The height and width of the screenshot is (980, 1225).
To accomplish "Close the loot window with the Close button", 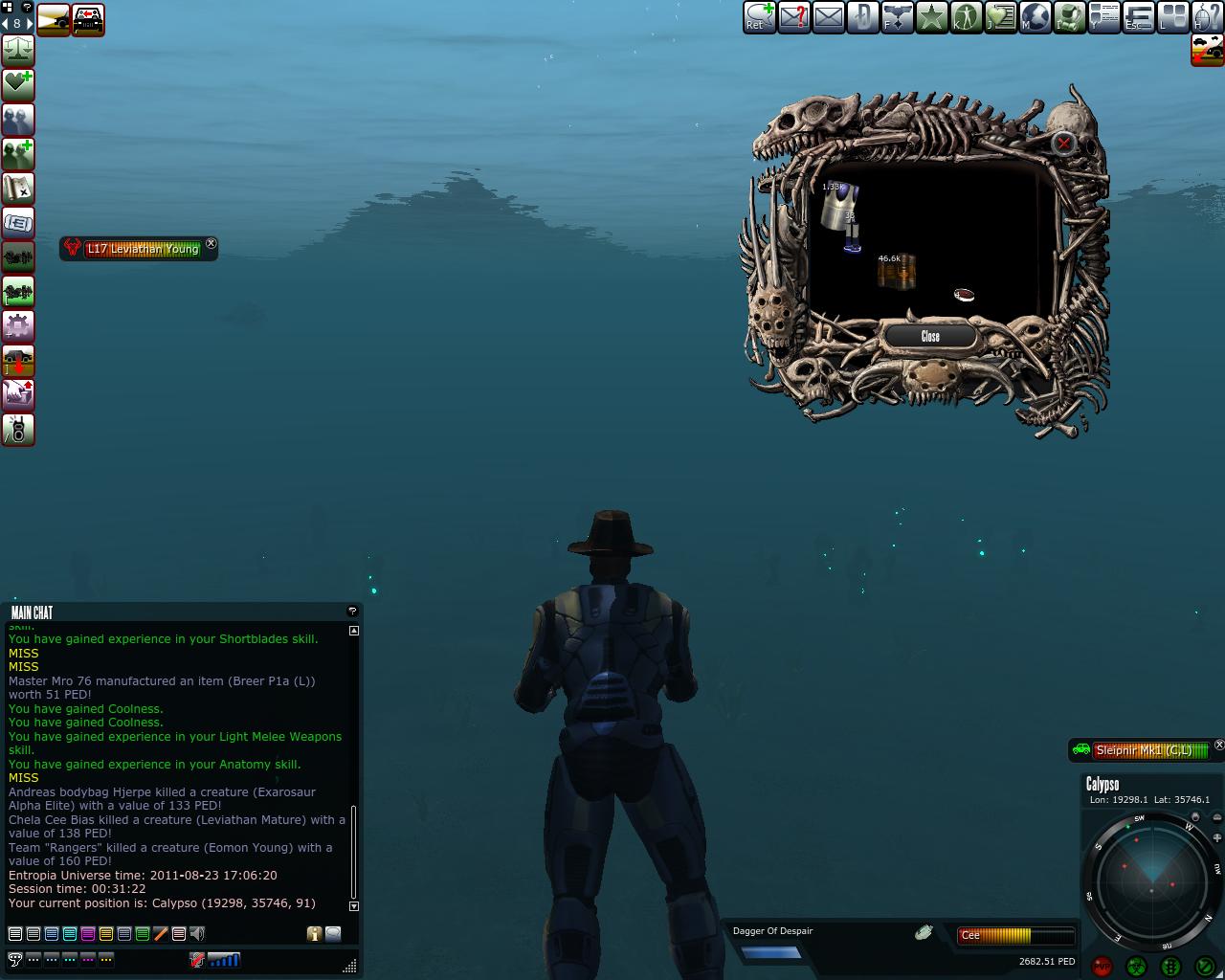I will tap(930, 336).
